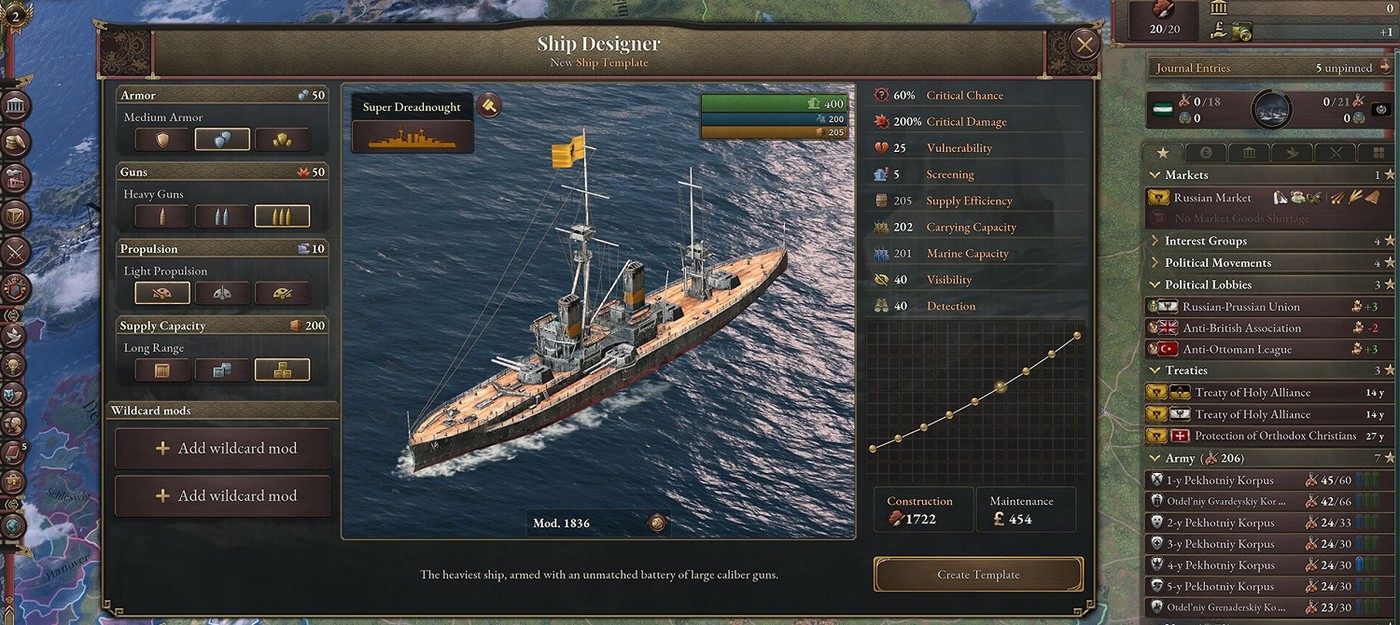Click the hammer icon beside Super Dreadnought
Image resolution: width=1400 pixels, height=625 pixels.
click(489, 104)
